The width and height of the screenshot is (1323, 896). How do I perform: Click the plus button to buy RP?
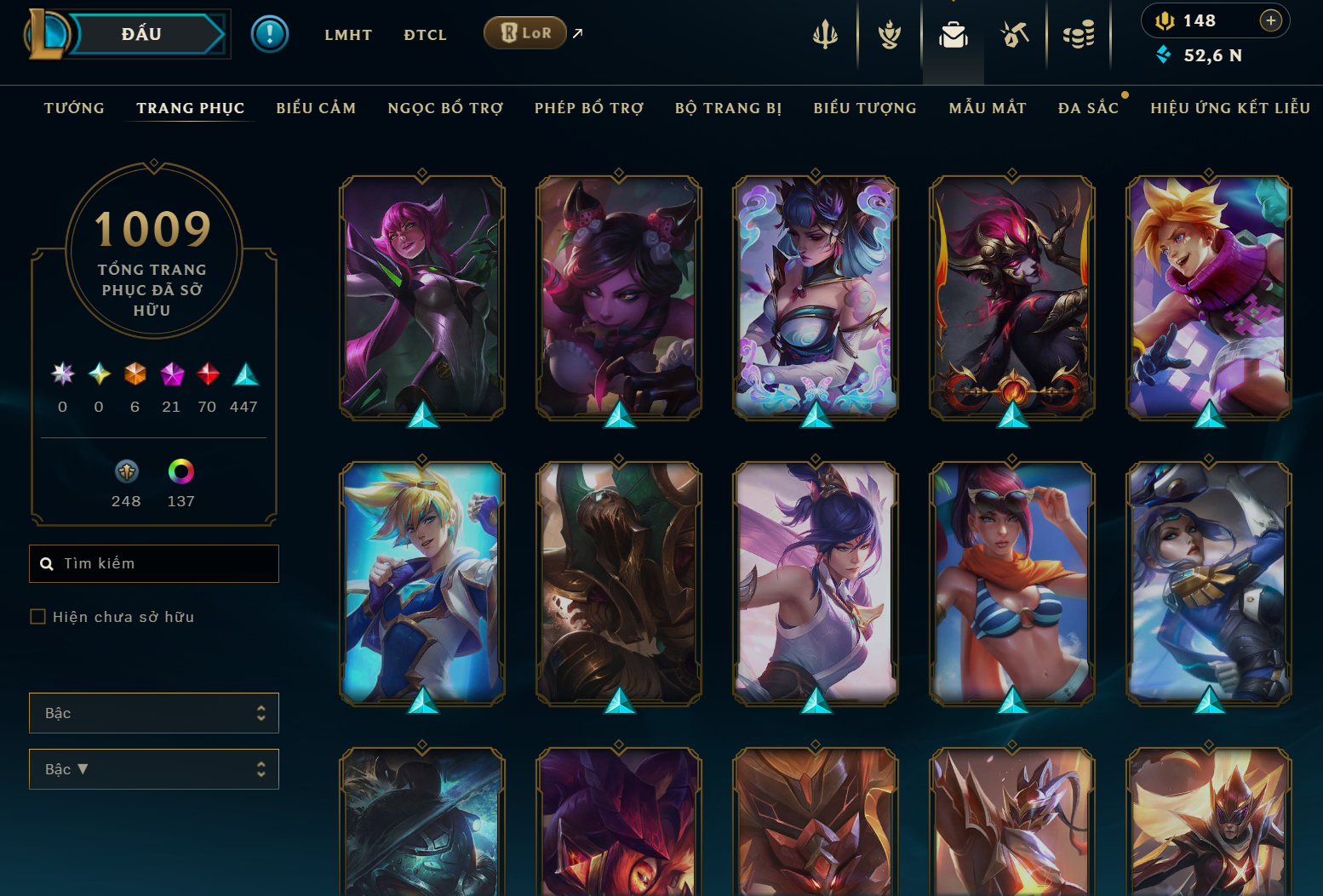1270,20
